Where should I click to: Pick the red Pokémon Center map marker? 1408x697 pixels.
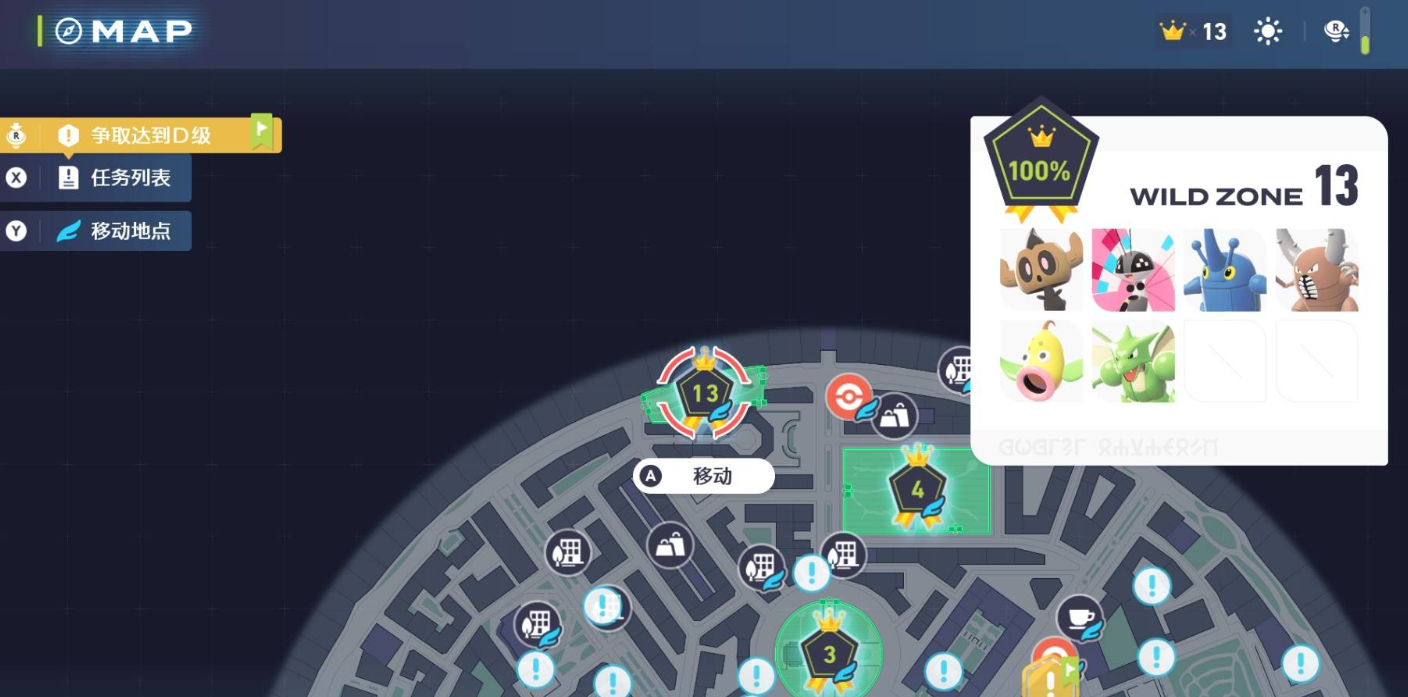tap(849, 396)
